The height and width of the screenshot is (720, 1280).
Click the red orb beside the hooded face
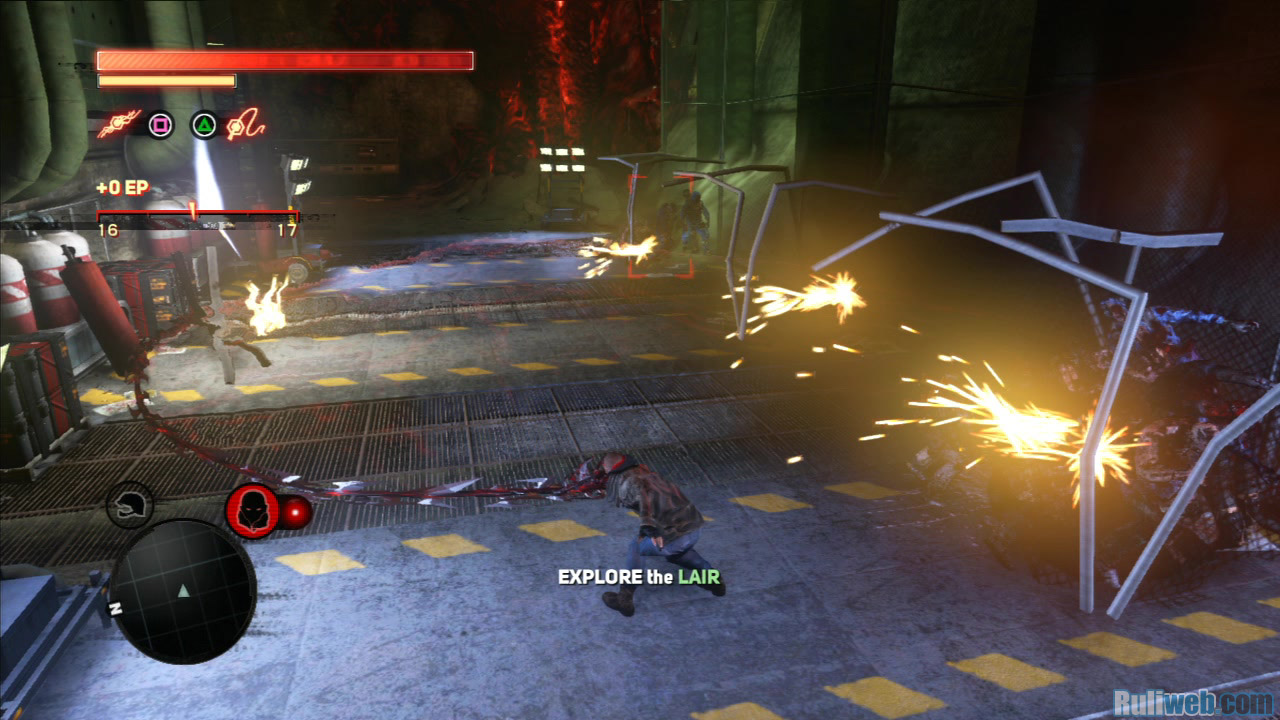296,513
